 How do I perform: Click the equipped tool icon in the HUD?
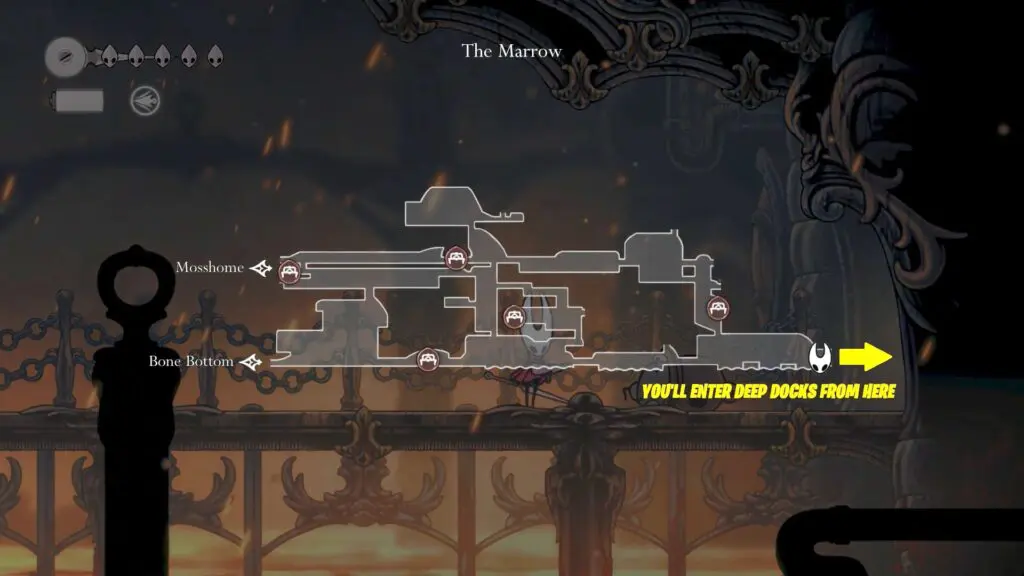143,100
